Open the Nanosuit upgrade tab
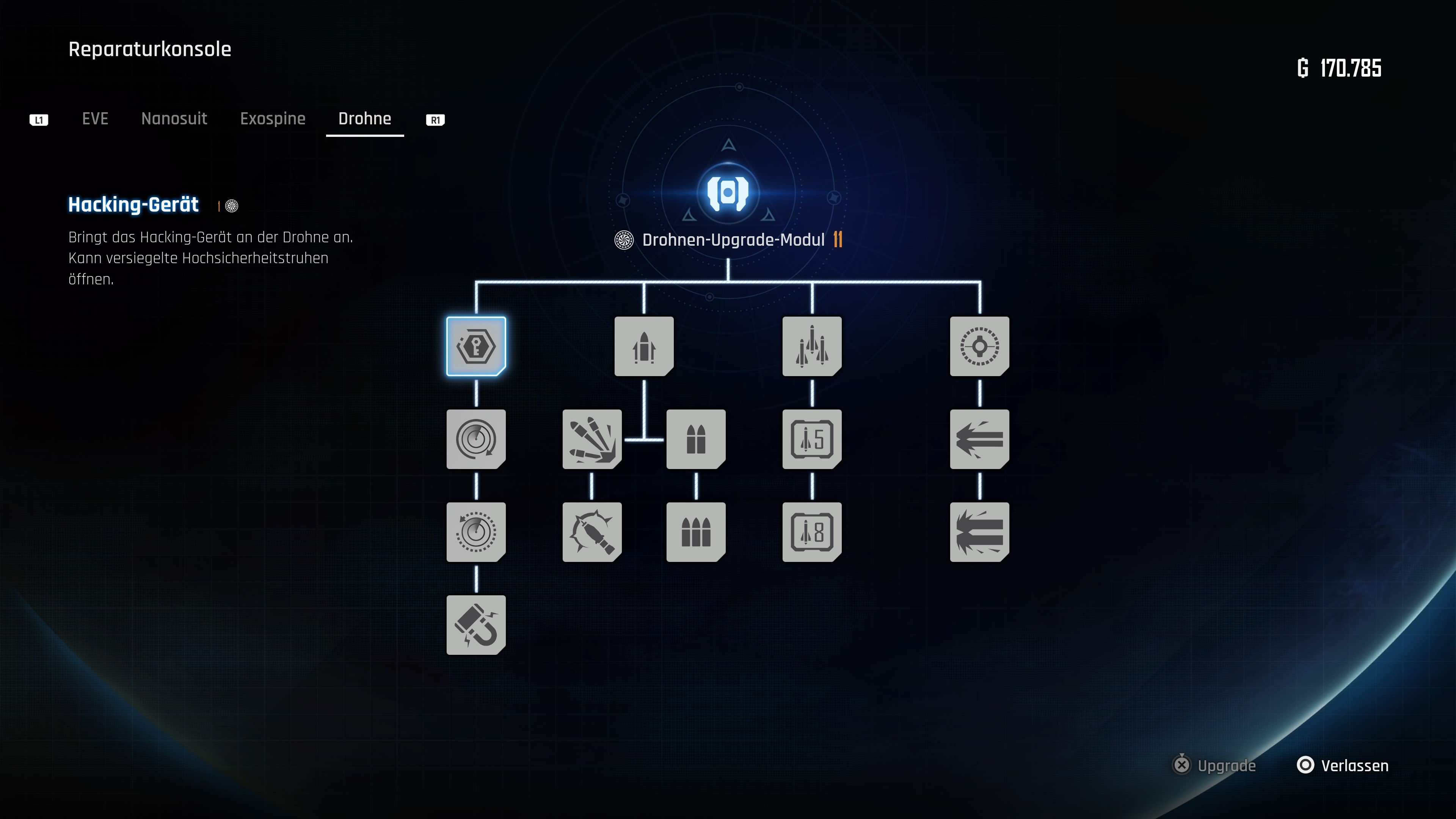The height and width of the screenshot is (819, 1456). click(x=174, y=119)
